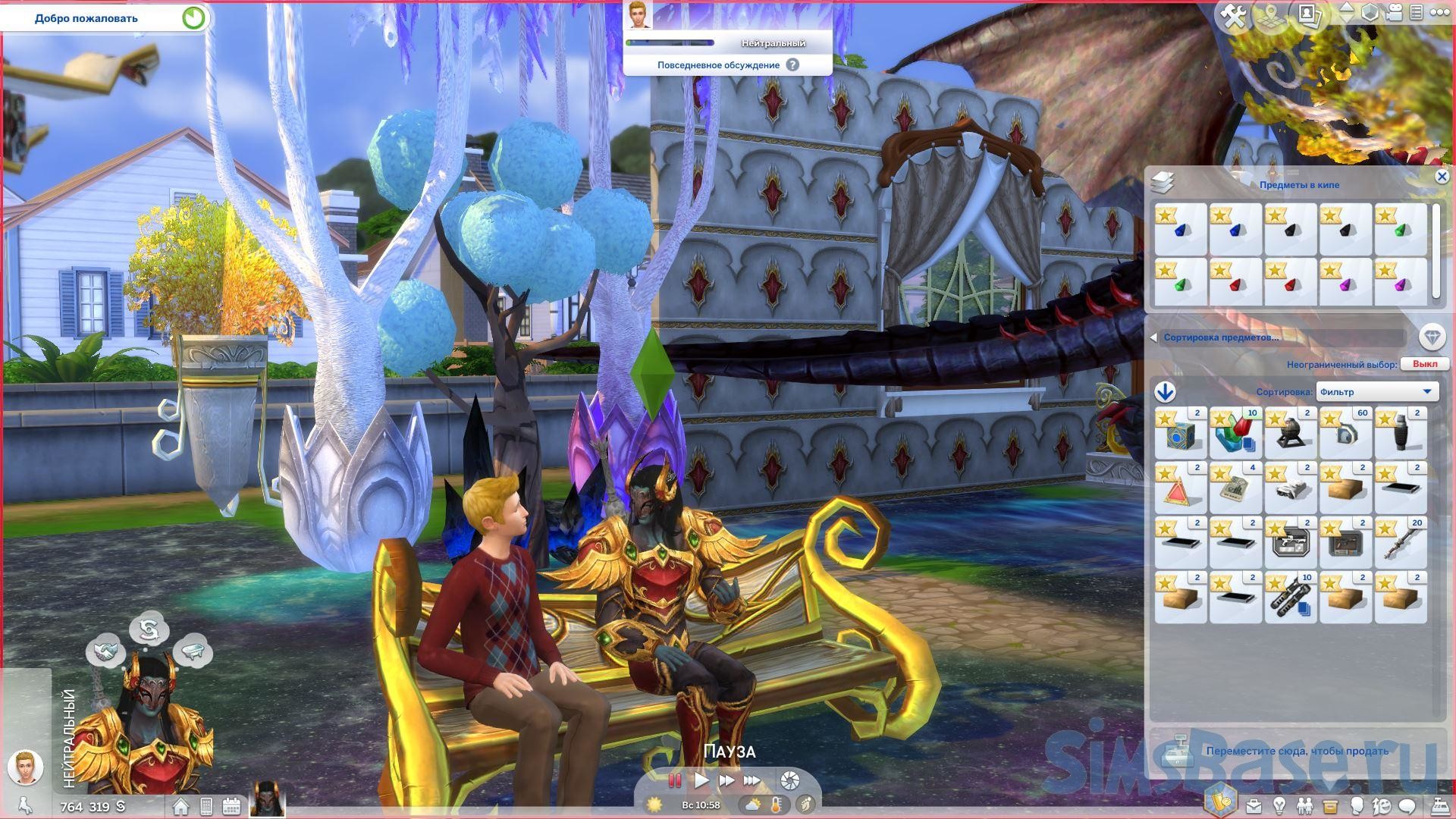Image resolution: width=1456 pixels, height=819 pixels.
Task: Open the sort dropdown set to Фильтр
Action: click(x=1376, y=392)
